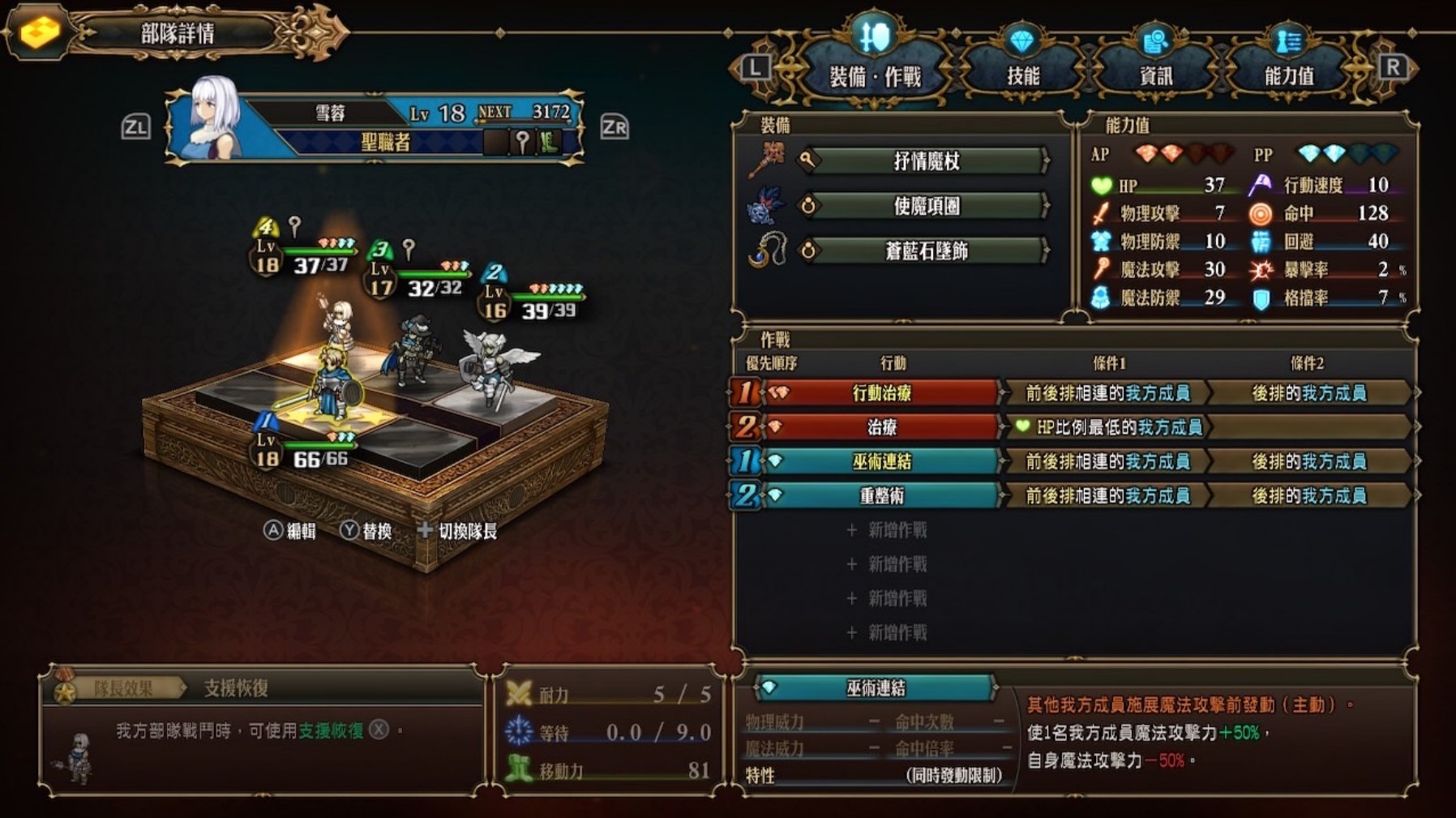The height and width of the screenshot is (818, 1456).
Task: Click the 魔法攻擊 wand icon
Action: point(1103,268)
